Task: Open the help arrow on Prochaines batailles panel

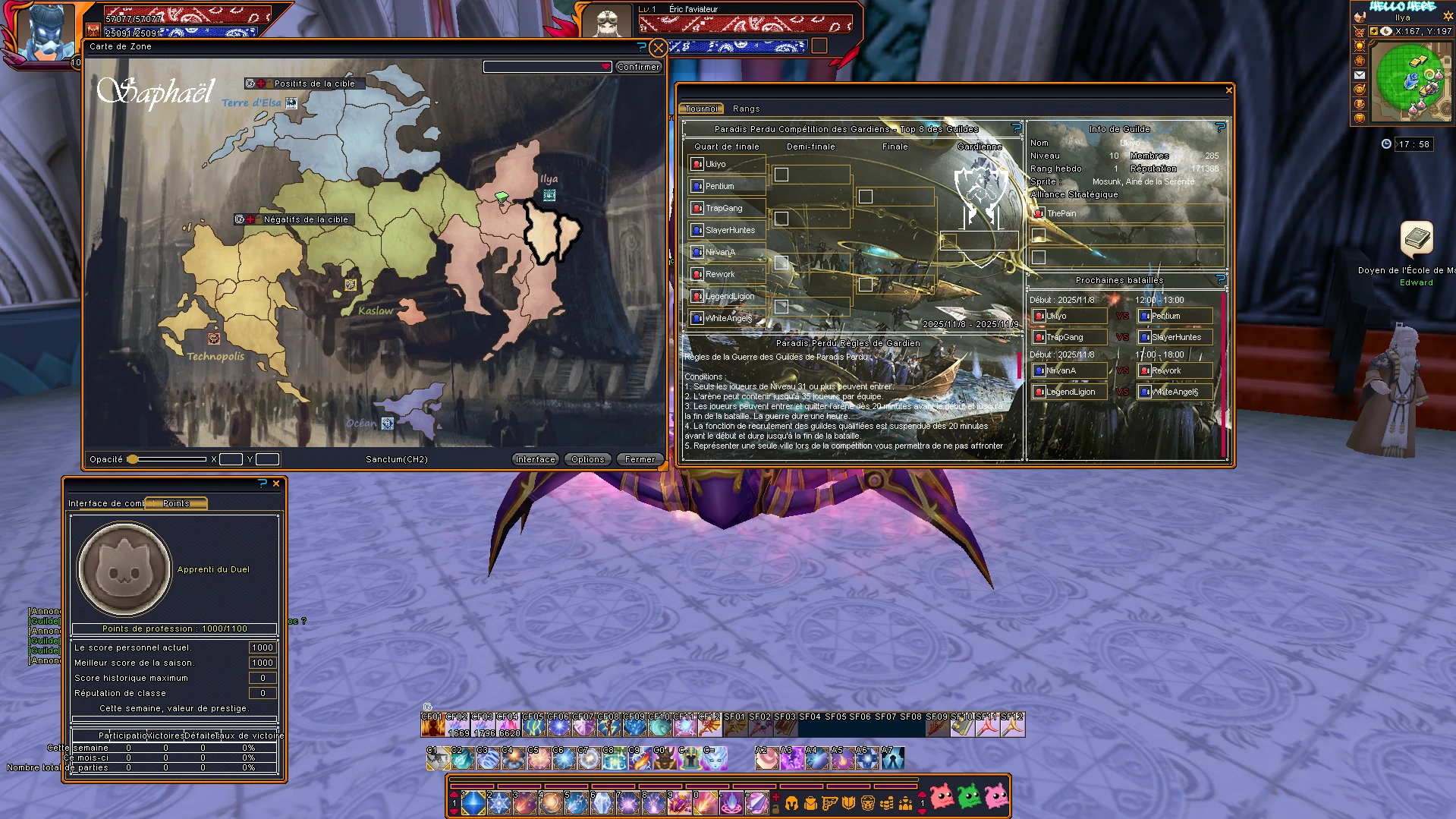Action: (1219, 279)
